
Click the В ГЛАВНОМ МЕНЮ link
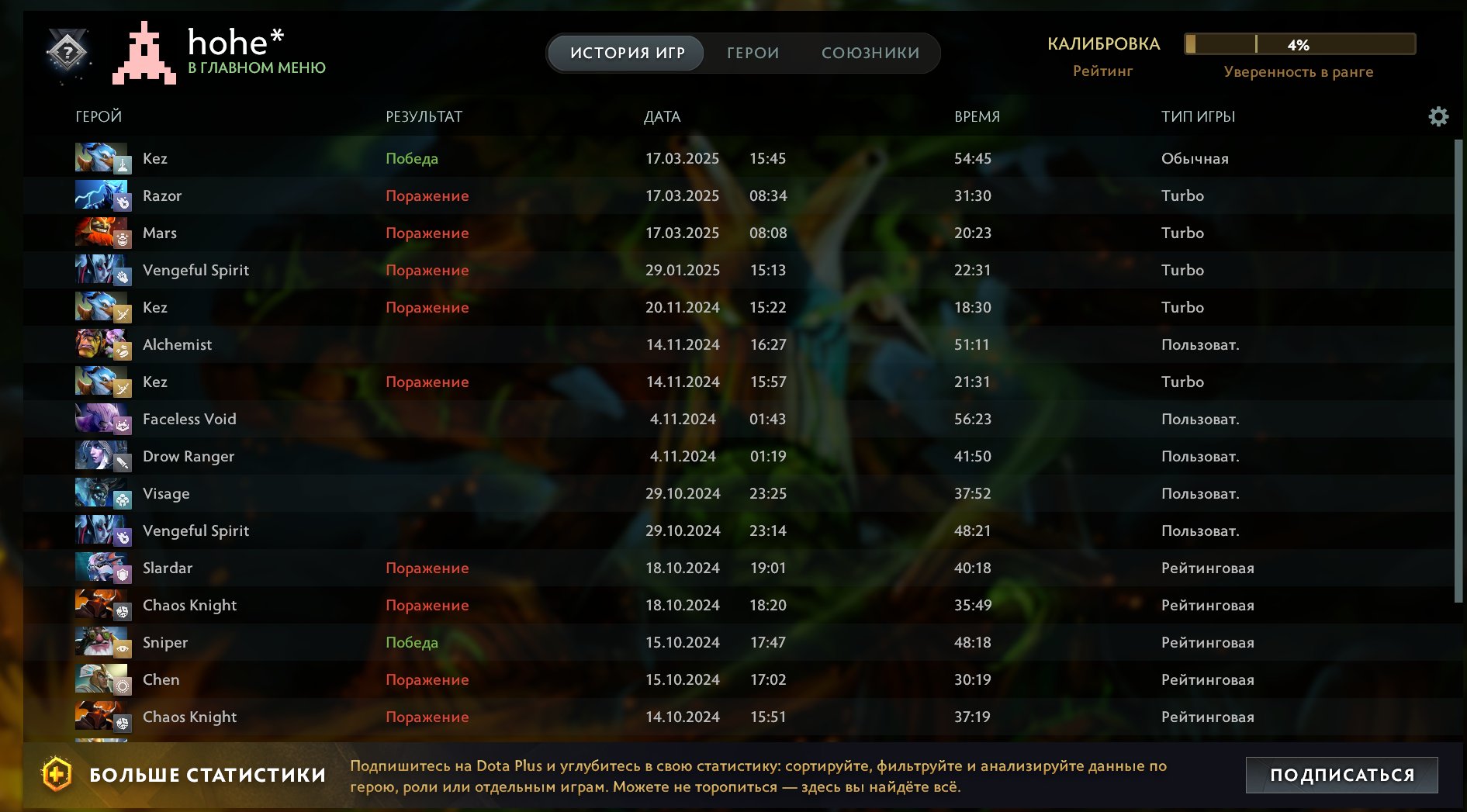[x=257, y=68]
